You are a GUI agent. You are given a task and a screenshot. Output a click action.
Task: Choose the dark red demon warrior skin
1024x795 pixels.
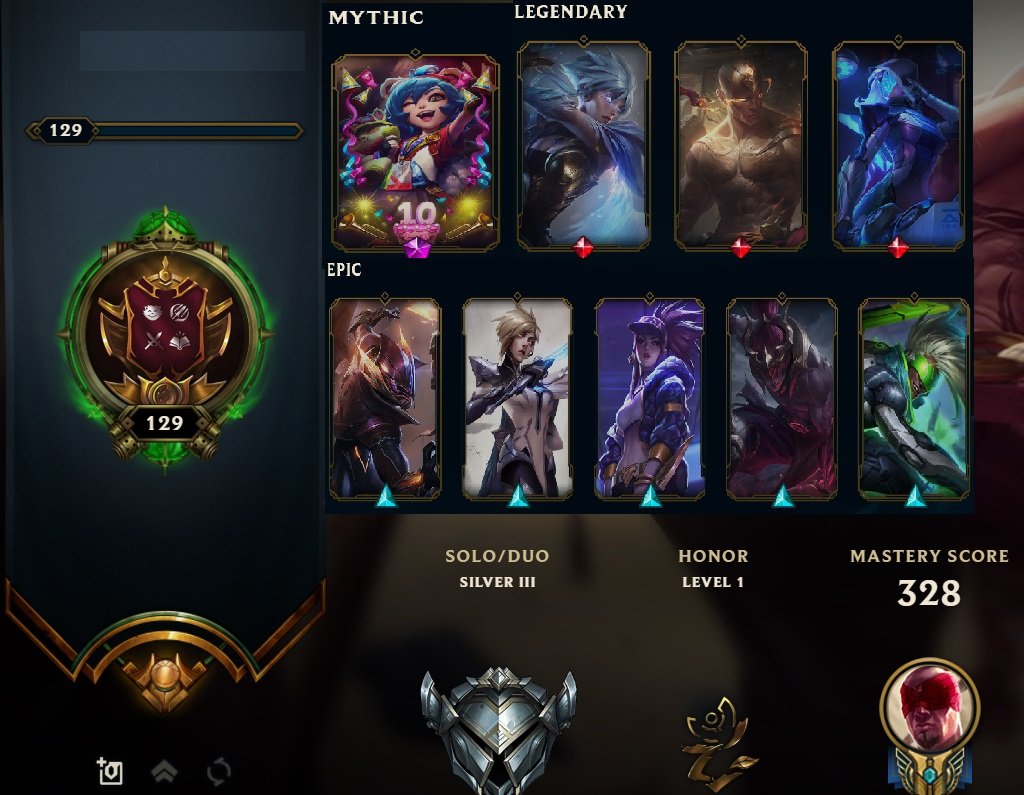coord(782,398)
